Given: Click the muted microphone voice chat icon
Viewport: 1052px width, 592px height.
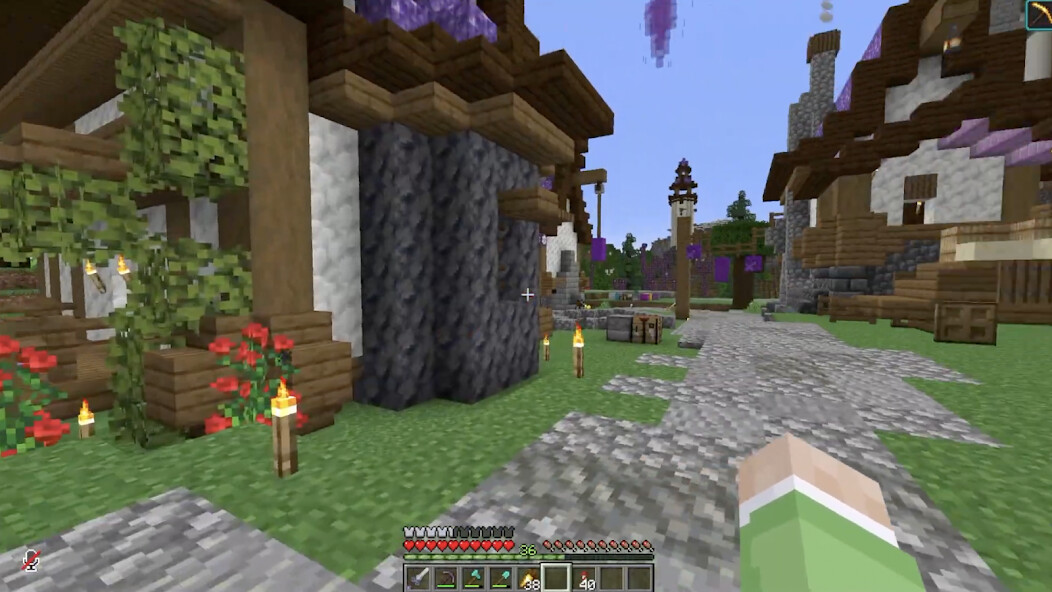Looking at the screenshot, I should tap(31, 561).
